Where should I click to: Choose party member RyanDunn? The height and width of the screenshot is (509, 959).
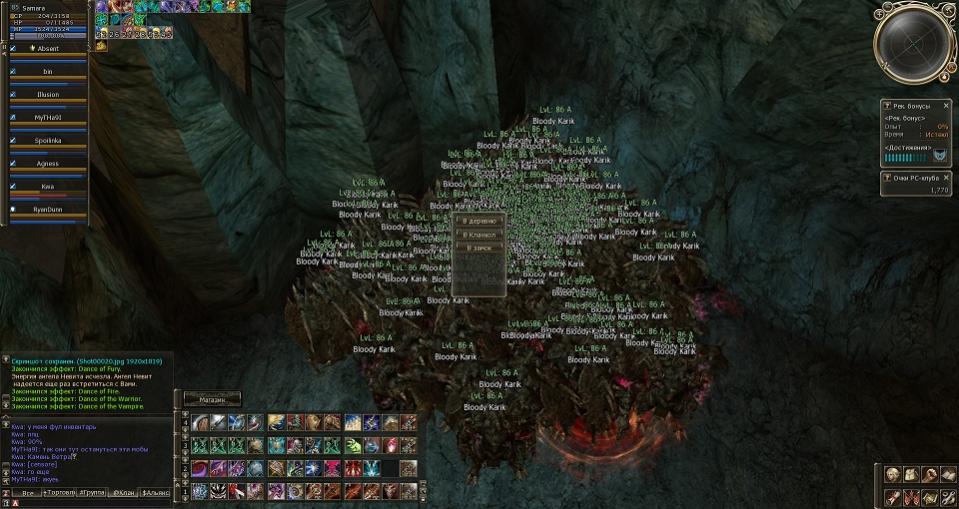tap(48, 210)
